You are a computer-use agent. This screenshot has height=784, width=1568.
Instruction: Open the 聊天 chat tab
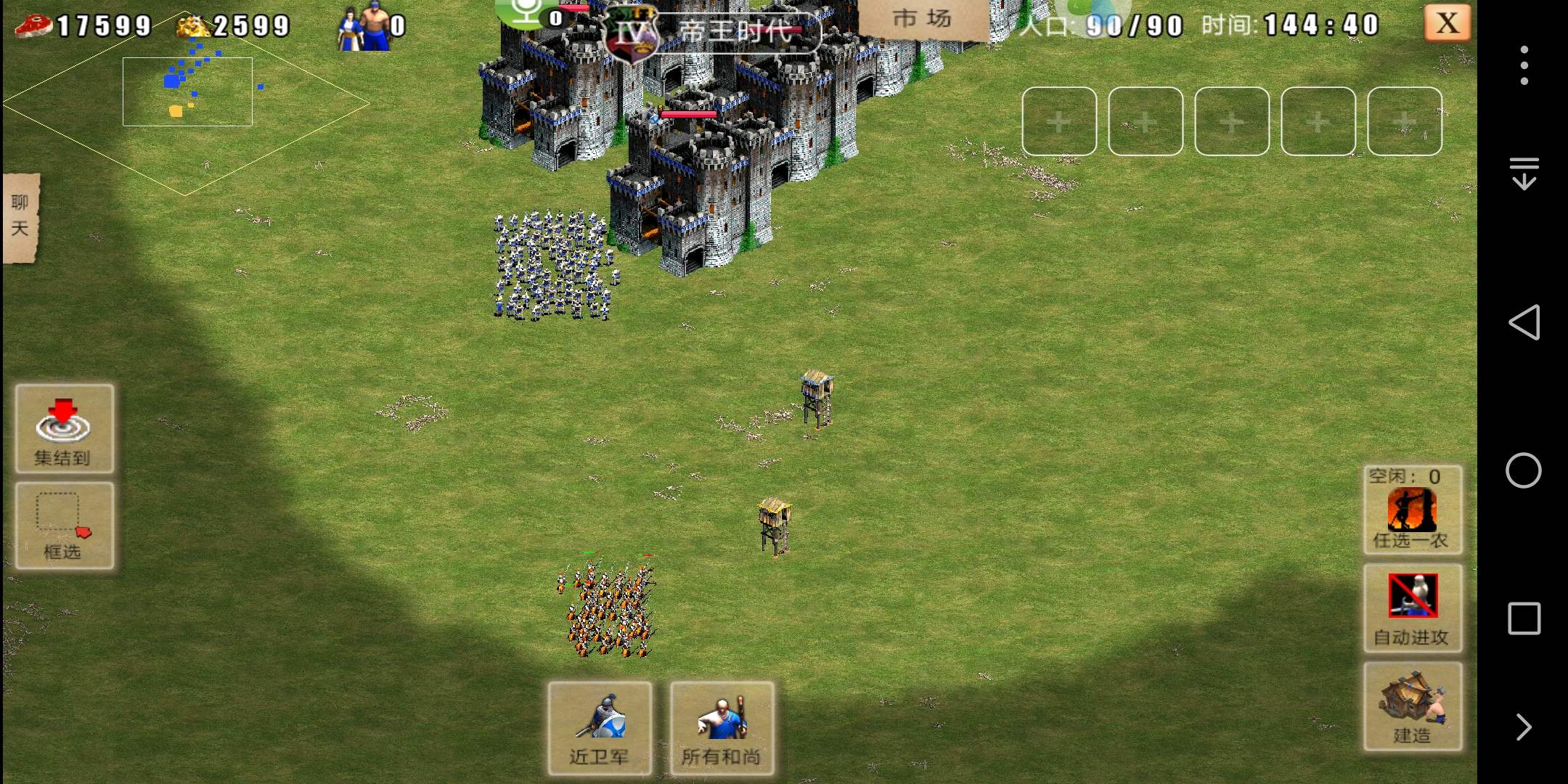point(20,216)
